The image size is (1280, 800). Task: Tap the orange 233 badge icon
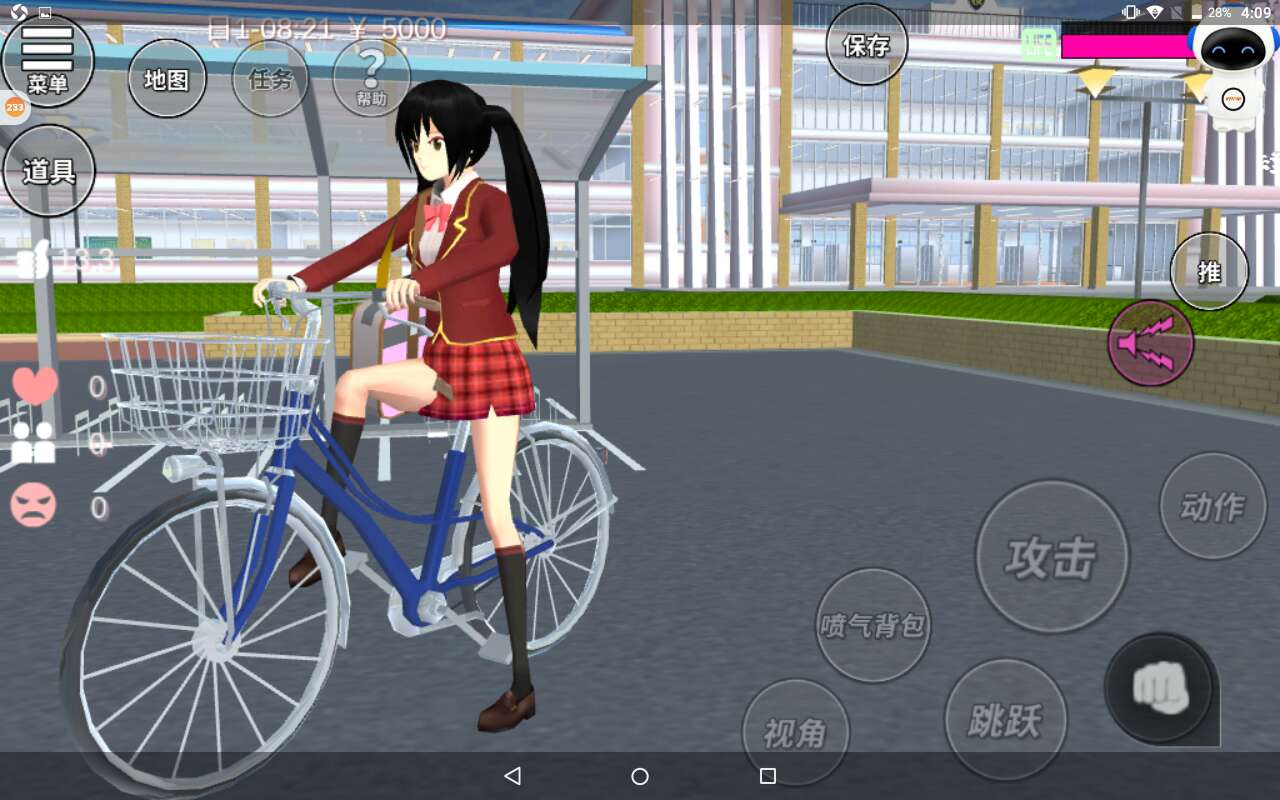coord(15,107)
